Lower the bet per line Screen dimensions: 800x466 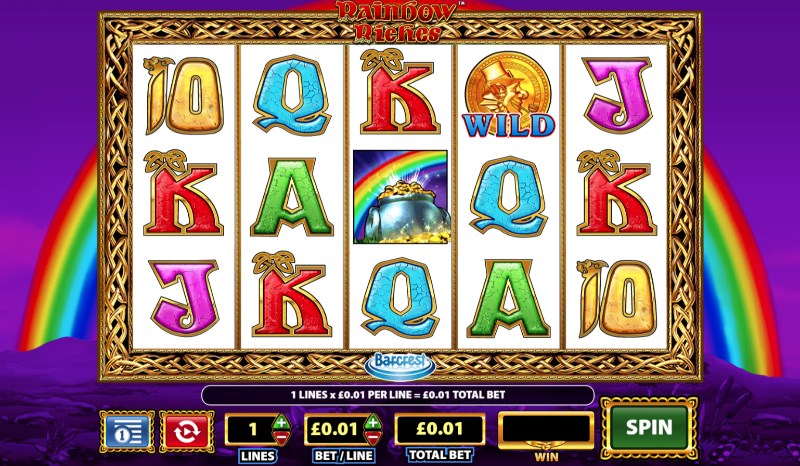click(371, 438)
